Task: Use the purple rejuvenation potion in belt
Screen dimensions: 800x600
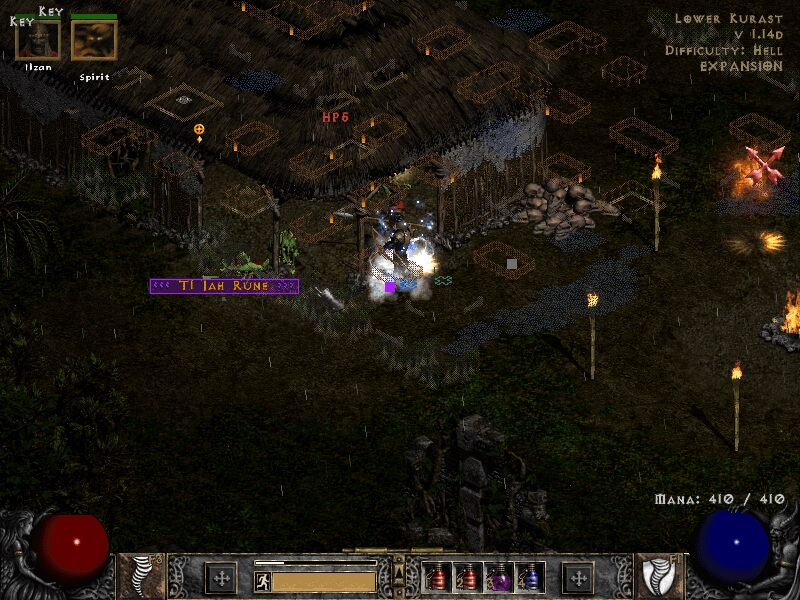Action: pyautogui.click(x=499, y=577)
